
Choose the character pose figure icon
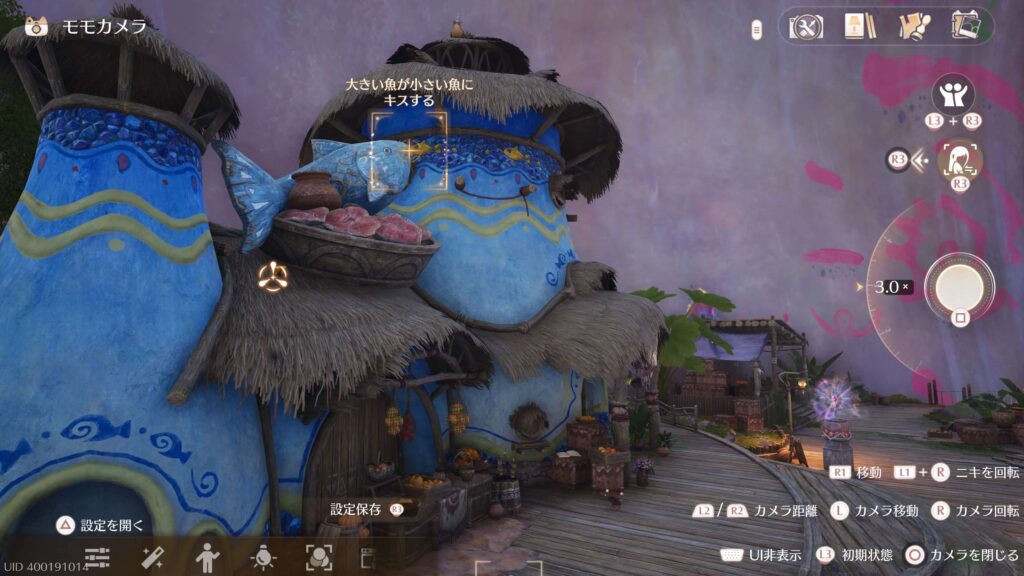click(x=207, y=558)
